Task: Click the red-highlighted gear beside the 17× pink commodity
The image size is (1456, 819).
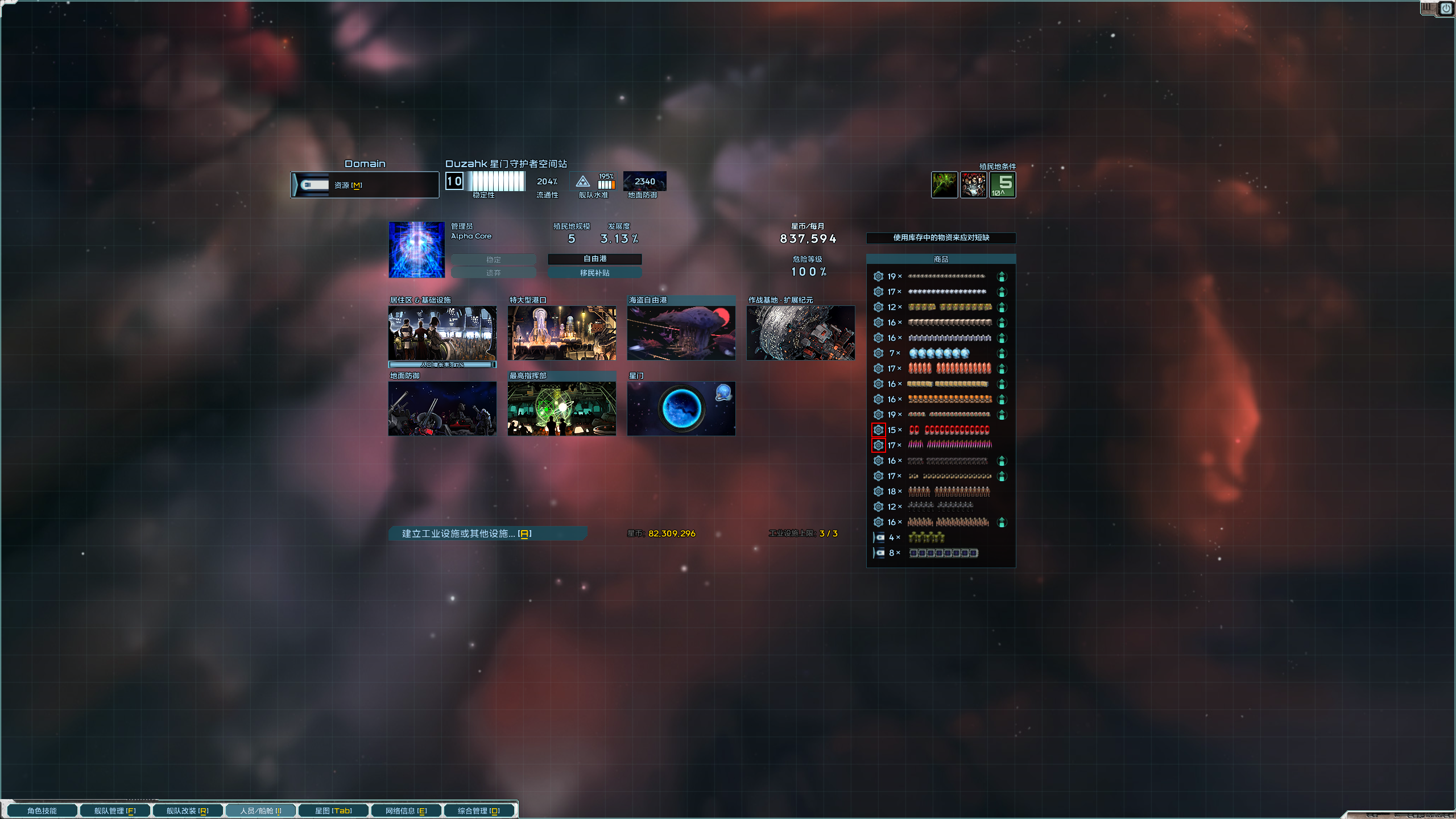Action: coord(878,445)
